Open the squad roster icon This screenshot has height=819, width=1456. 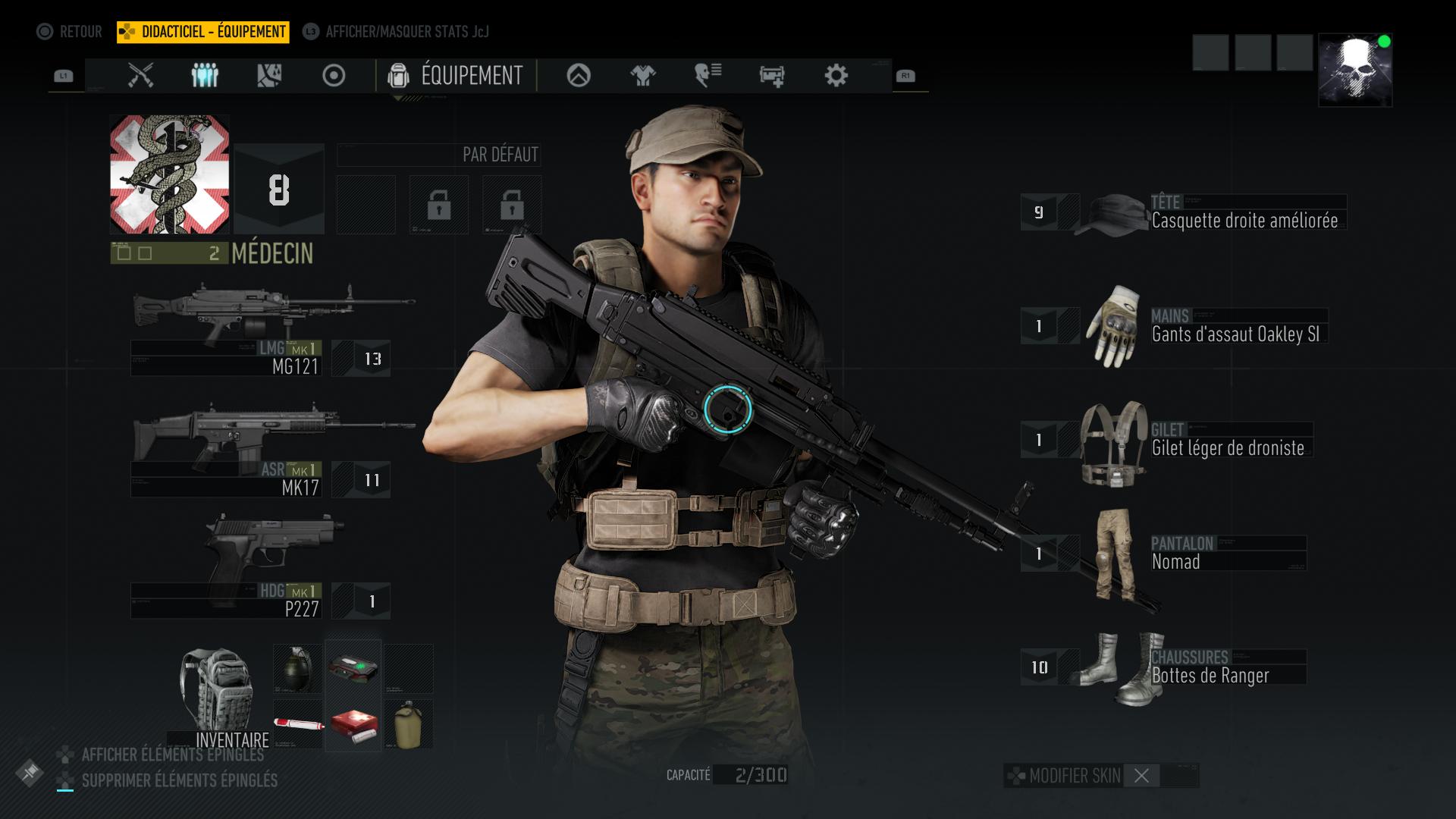(x=203, y=76)
